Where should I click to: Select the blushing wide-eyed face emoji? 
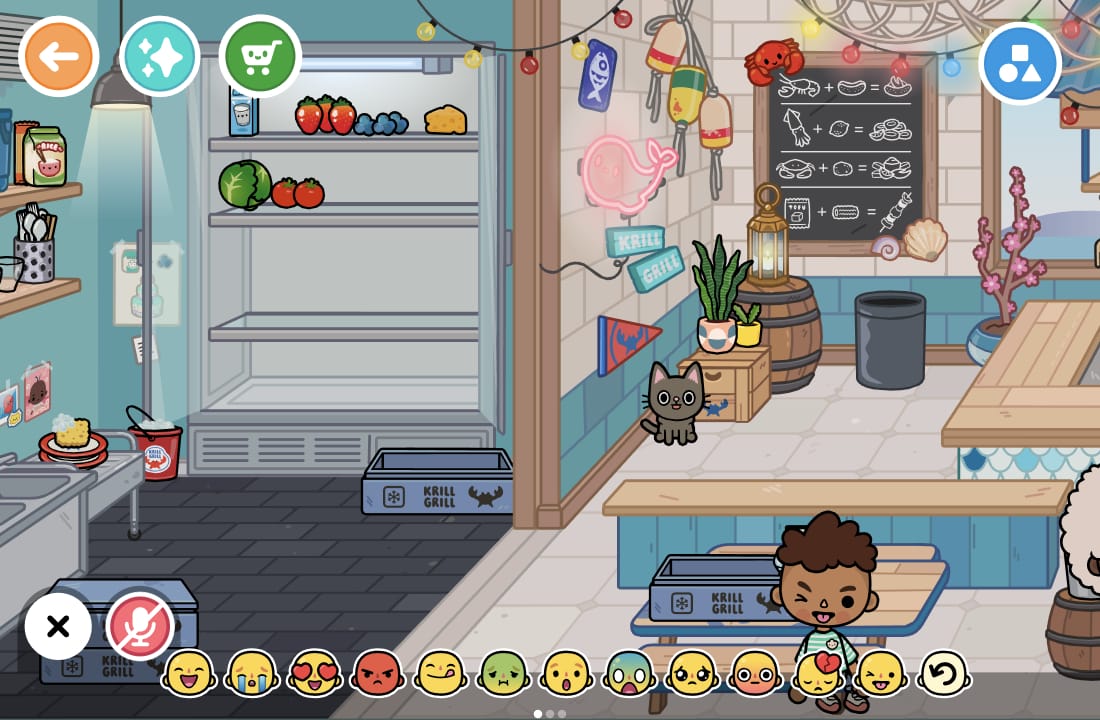pyautogui.click(x=756, y=674)
